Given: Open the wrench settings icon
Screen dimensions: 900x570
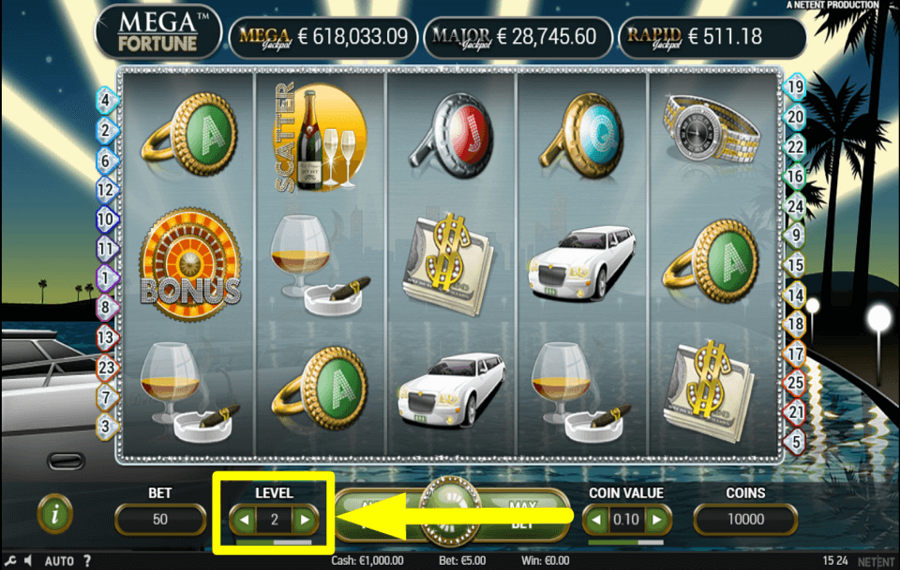Looking at the screenshot, I should pyautogui.click(x=11, y=560).
